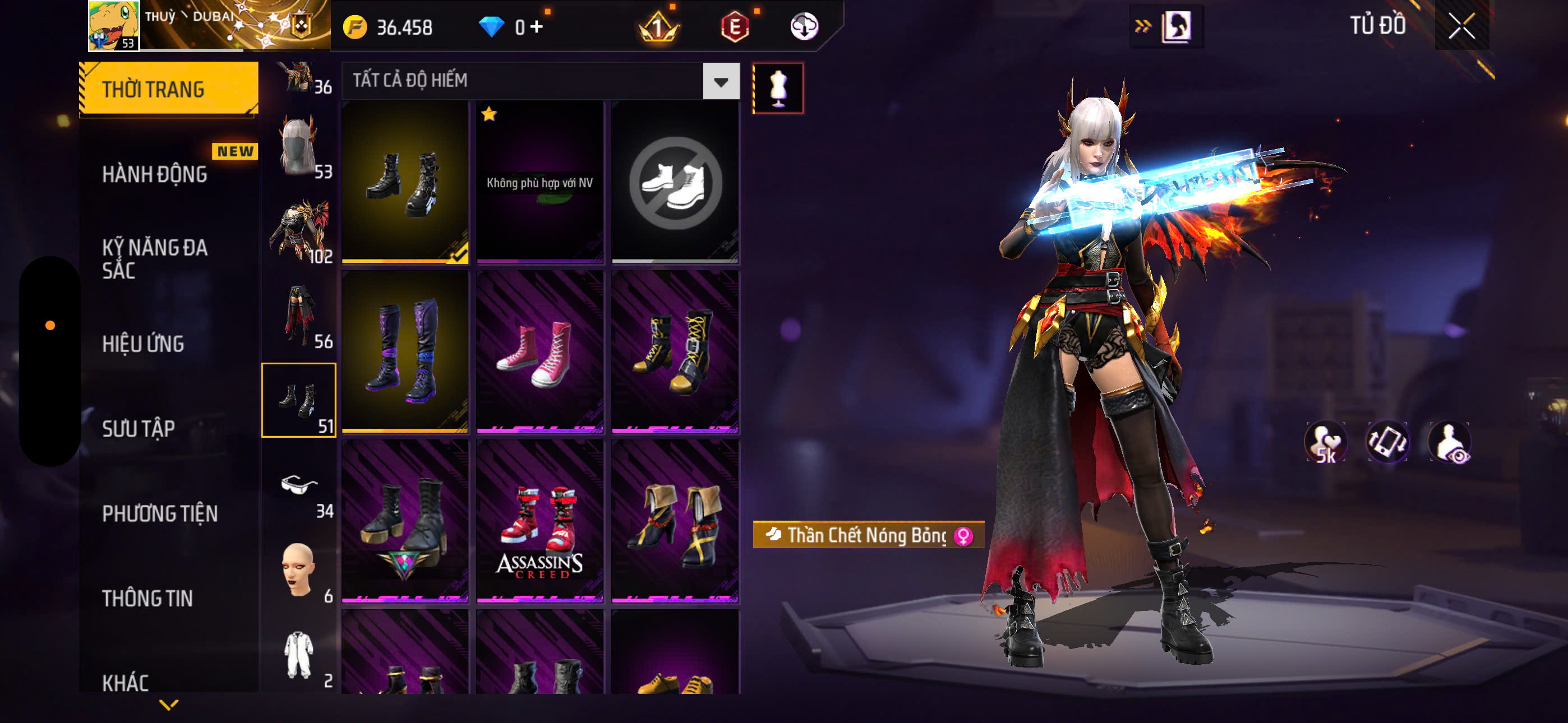The width and height of the screenshot is (1568, 723).
Task: Select the Hiệu Ứng category
Action: (143, 344)
